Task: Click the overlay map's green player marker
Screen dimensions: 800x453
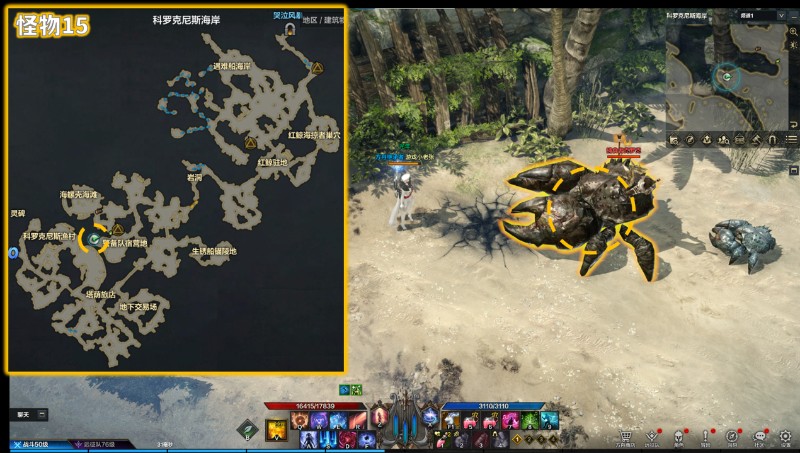Action: (x=94, y=240)
